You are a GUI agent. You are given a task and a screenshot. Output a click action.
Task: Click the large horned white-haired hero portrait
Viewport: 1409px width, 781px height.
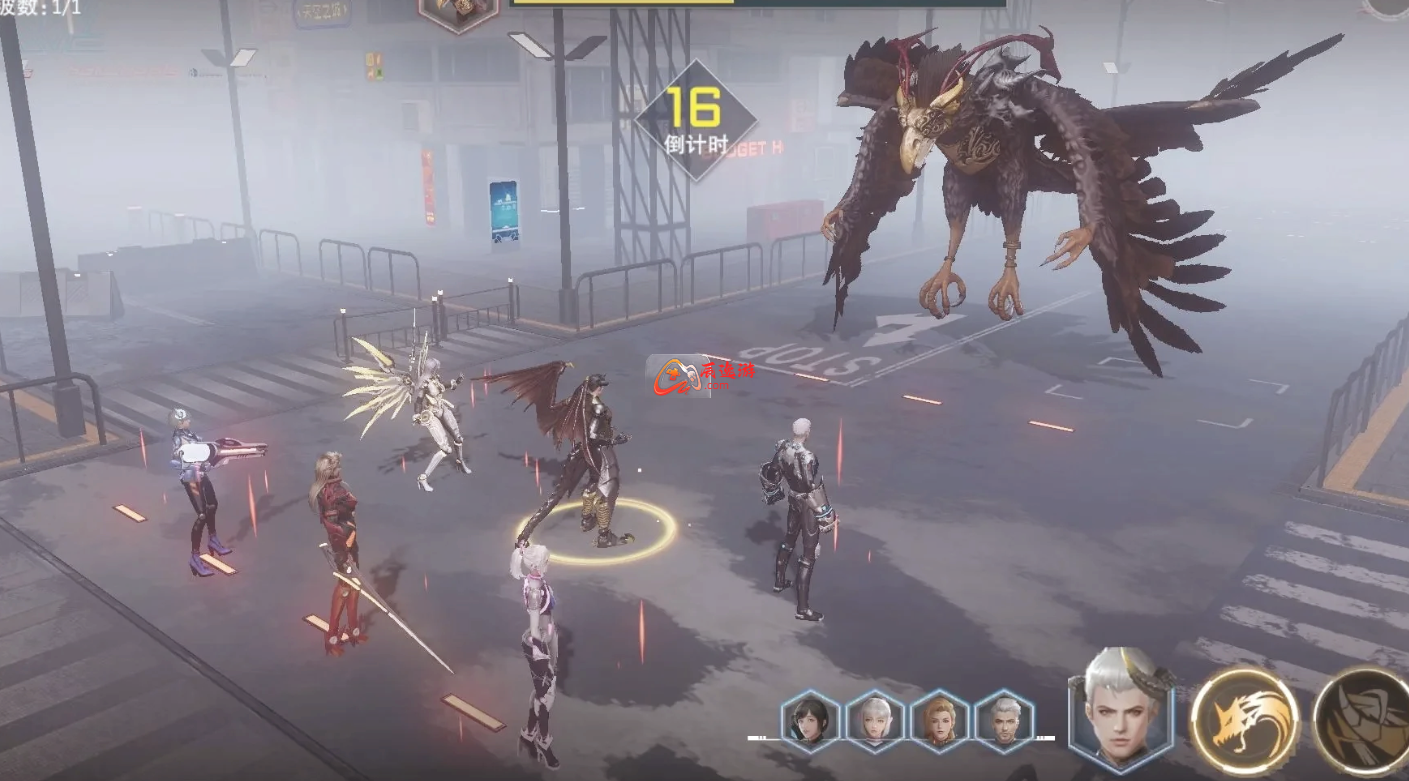coord(1119,709)
